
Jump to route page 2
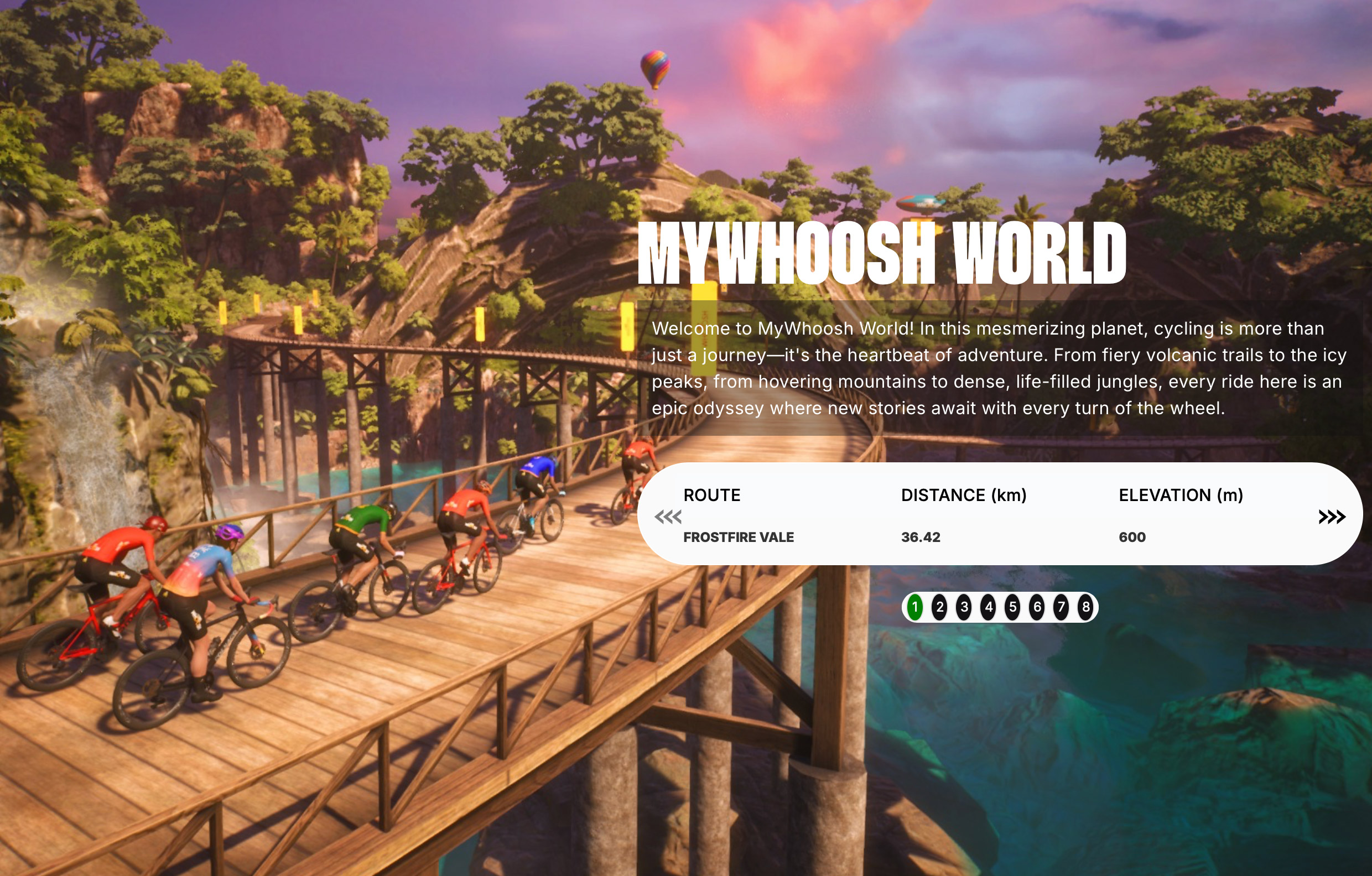939,607
